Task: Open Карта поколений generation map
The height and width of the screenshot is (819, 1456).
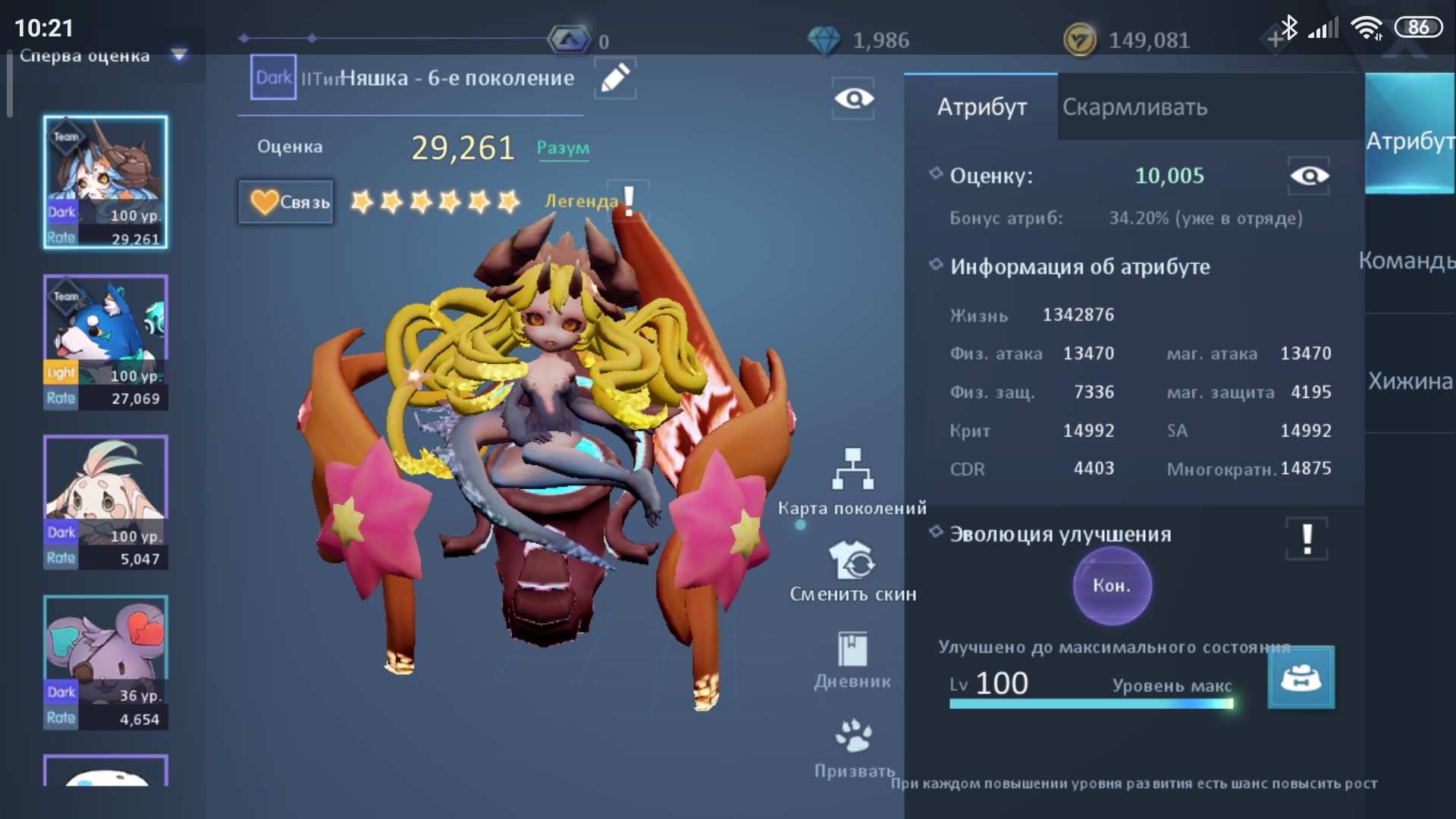Action: pos(852,482)
